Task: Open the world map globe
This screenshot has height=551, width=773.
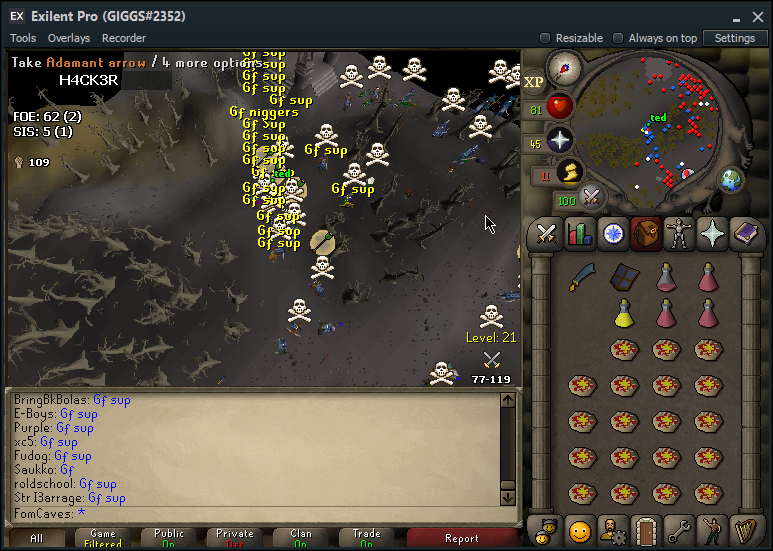Action: click(x=731, y=180)
